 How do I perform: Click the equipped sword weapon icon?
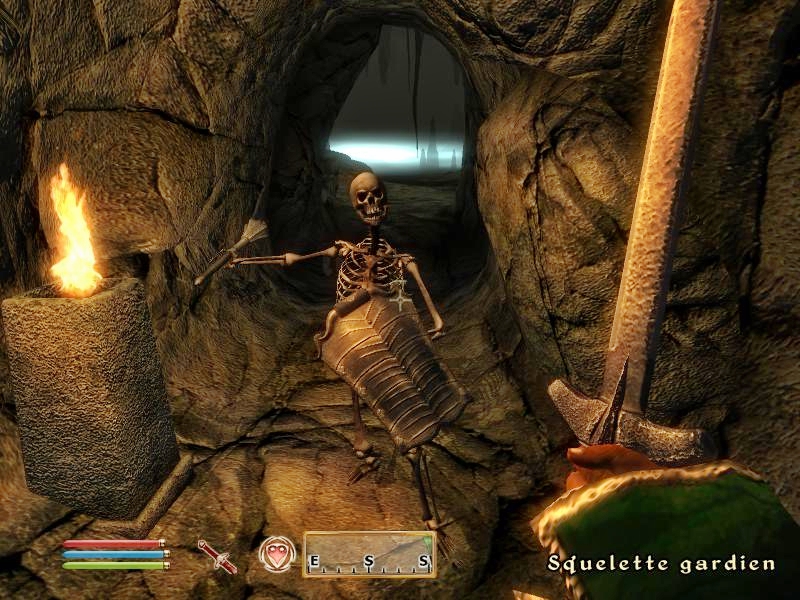tap(217, 555)
